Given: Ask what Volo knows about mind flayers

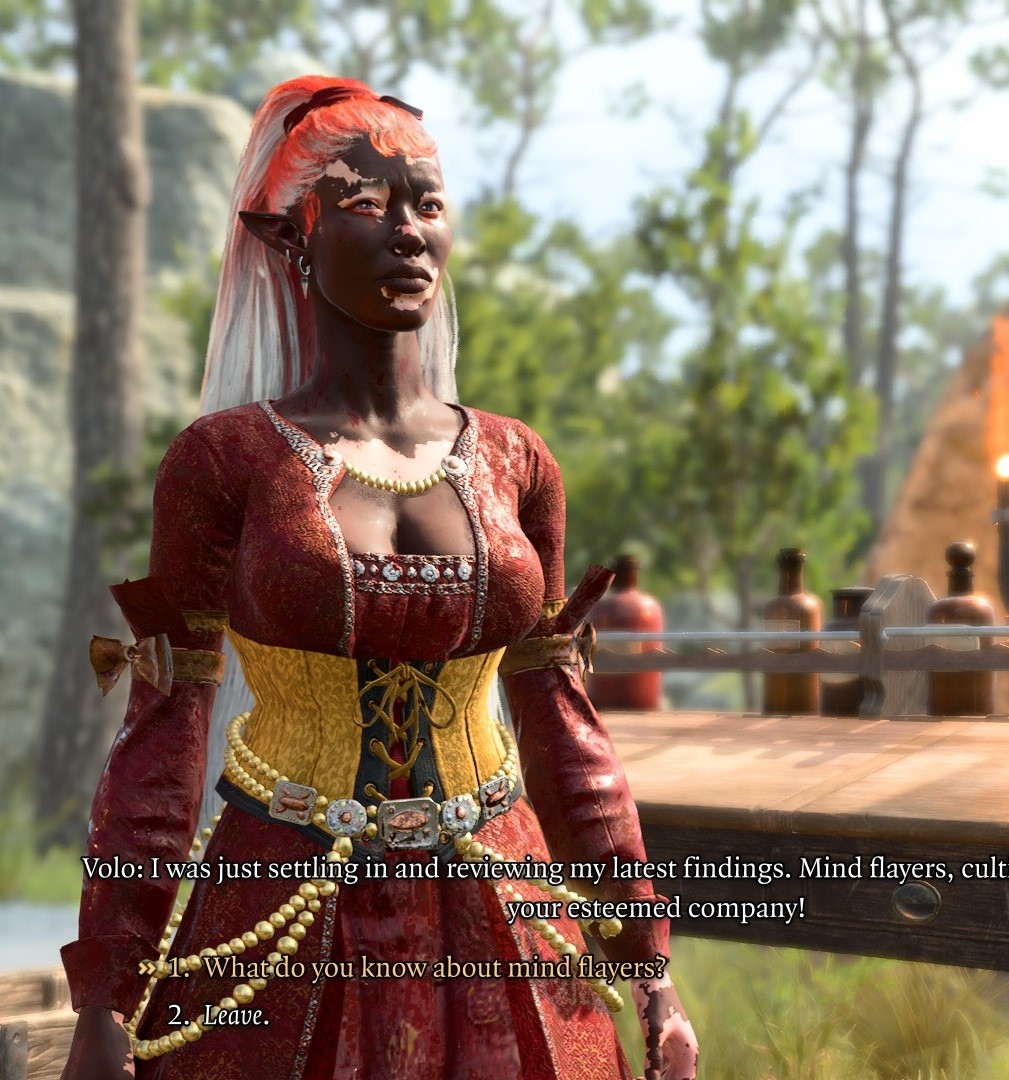Looking at the screenshot, I should (434, 968).
